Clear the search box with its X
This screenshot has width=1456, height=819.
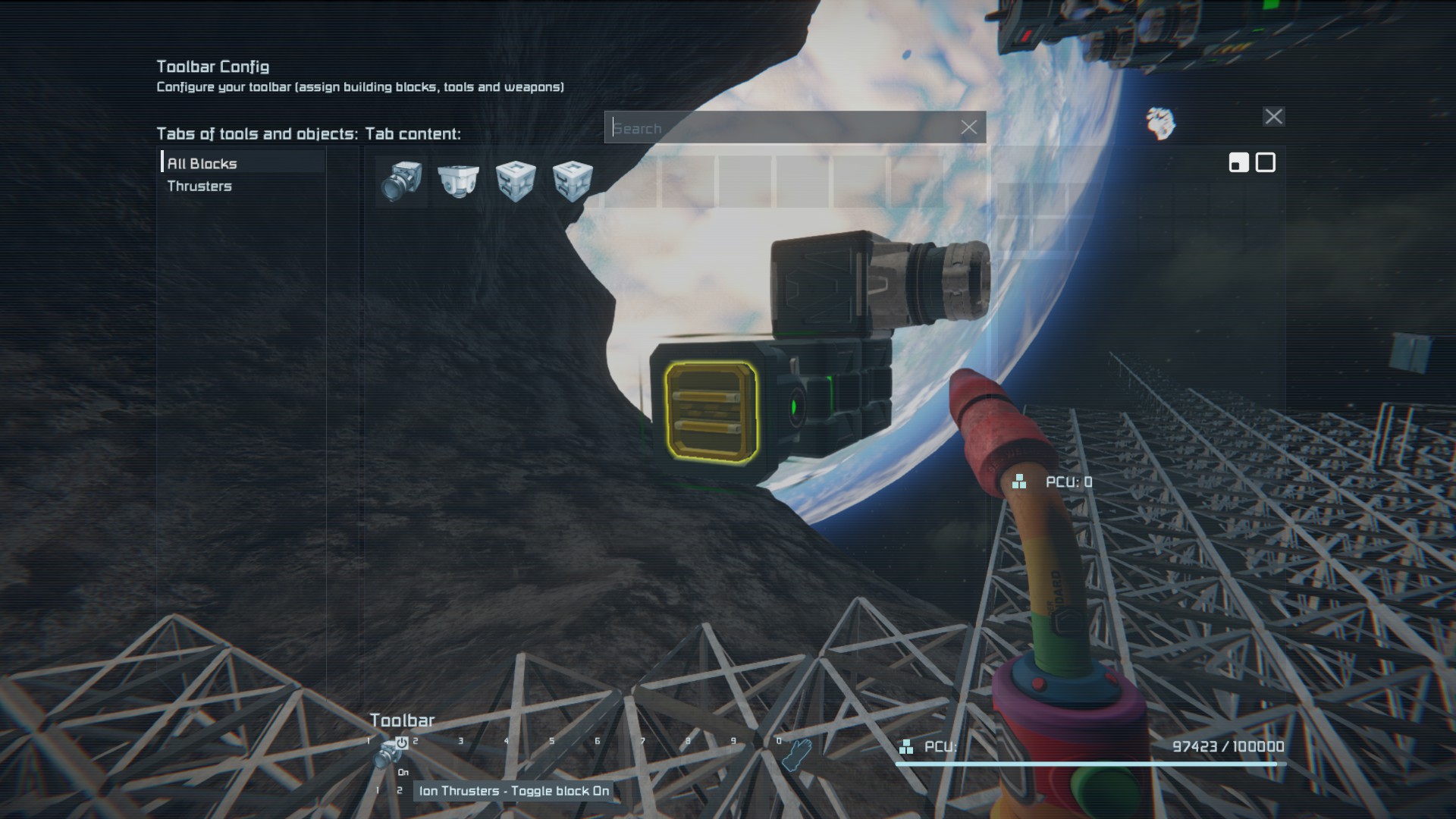coord(968,127)
